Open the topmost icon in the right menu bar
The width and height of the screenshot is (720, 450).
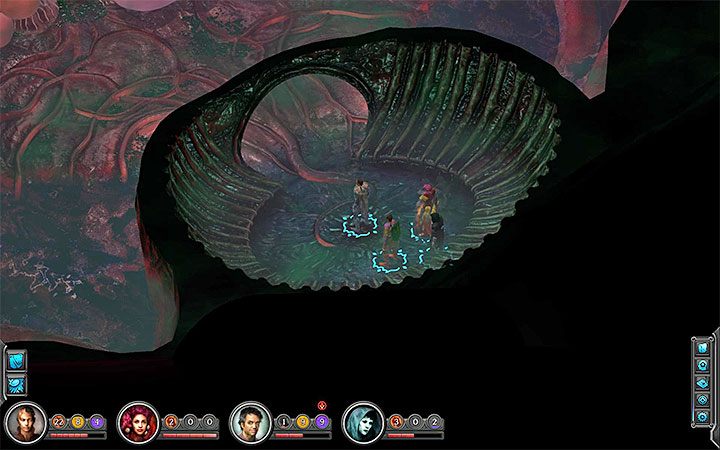click(702, 348)
